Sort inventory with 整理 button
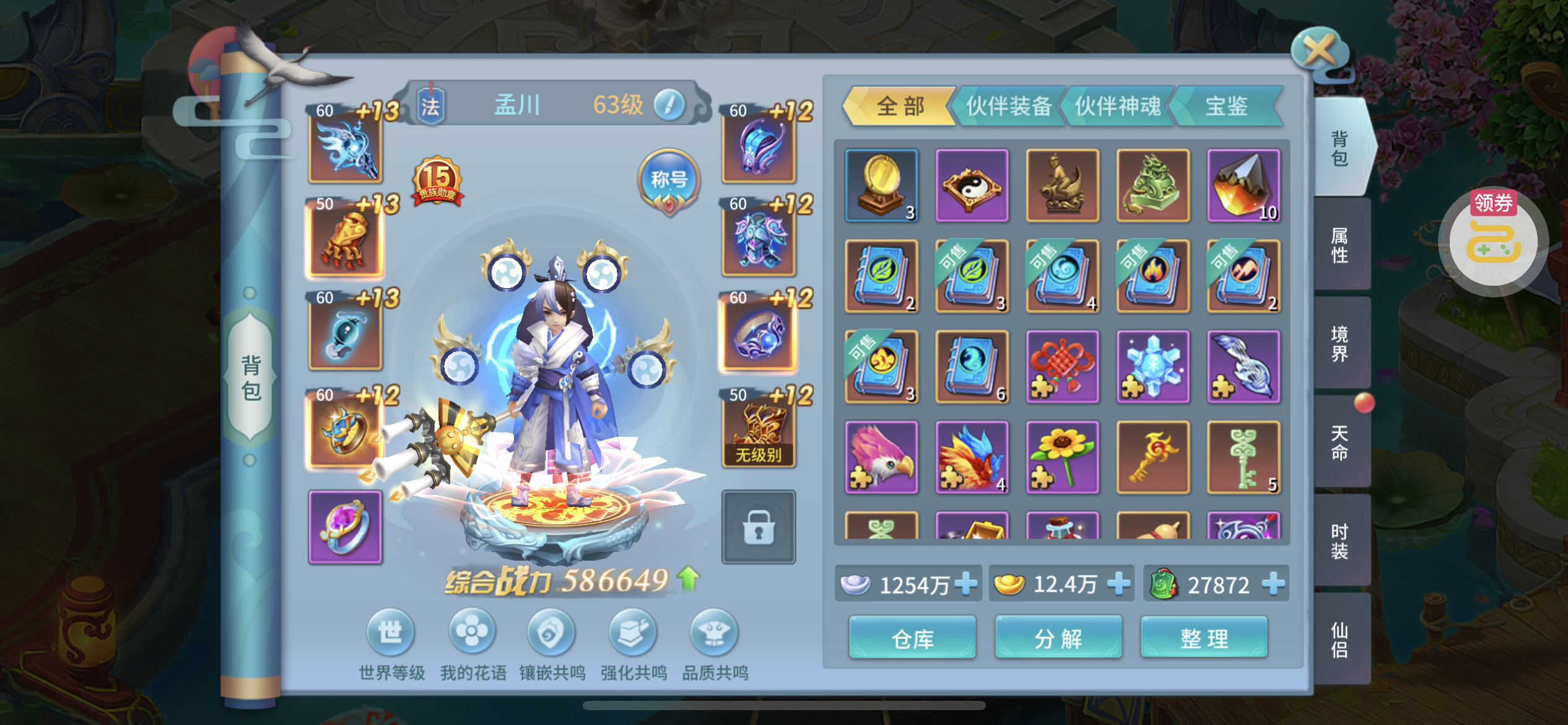This screenshot has width=1568, height=725. (1204, 638)
